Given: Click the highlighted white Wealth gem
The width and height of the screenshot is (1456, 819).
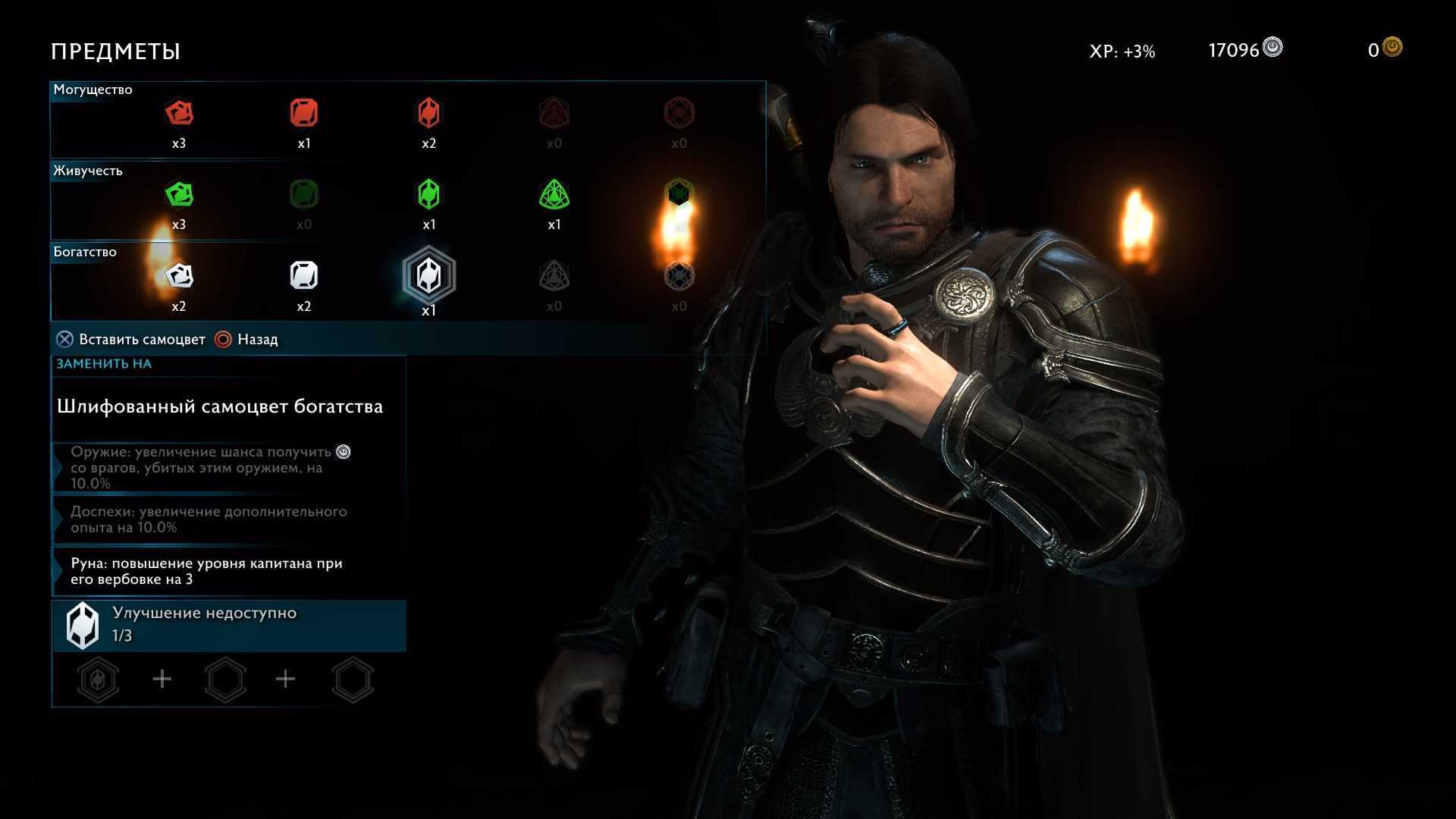Looking at the screenshot, I should pyautogui.click(x=429, y=275).
